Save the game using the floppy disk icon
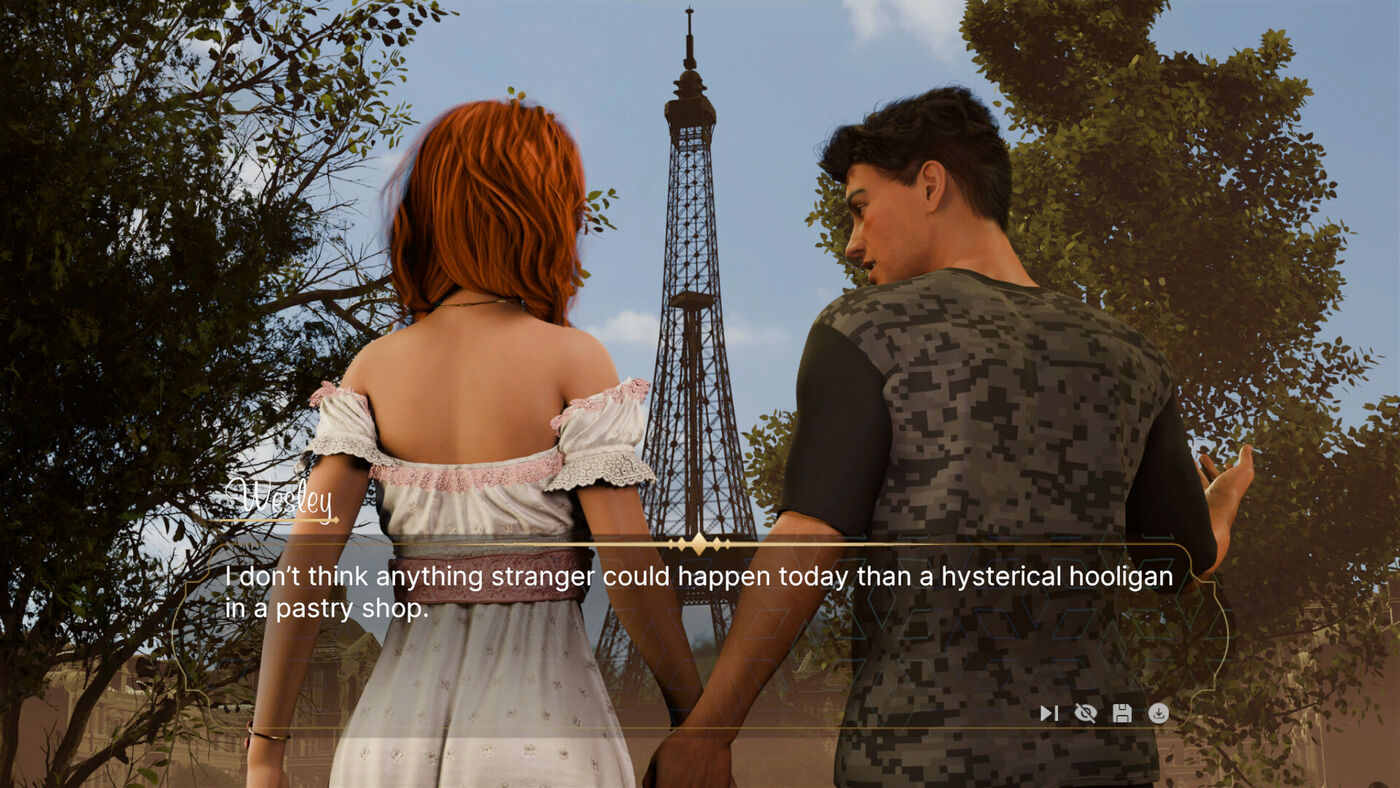The width and height of the screenshot is (1400, 788). pyautogui.click(x=1122, y=713)
